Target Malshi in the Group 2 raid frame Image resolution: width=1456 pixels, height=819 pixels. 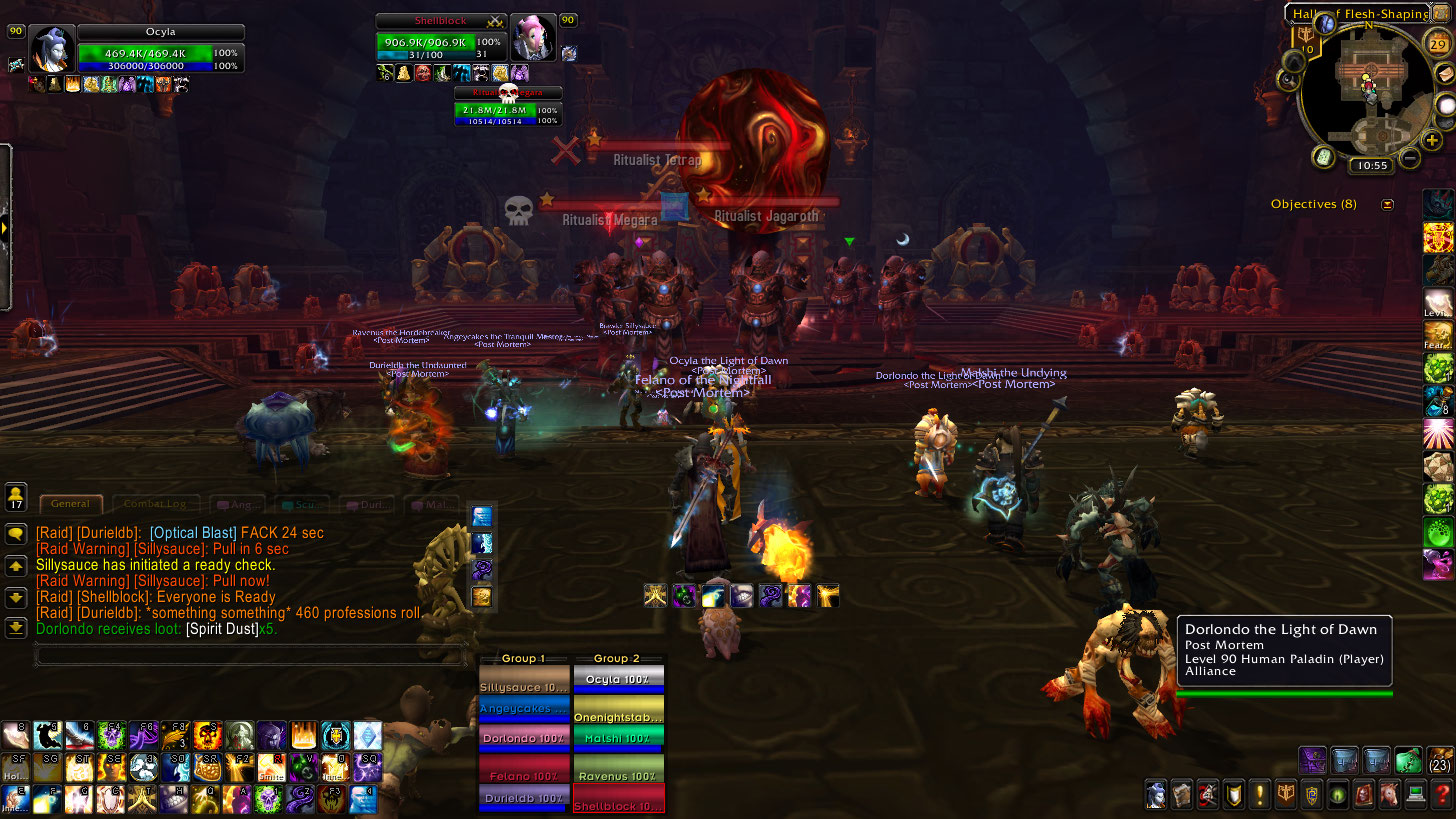tap(618, 738)
